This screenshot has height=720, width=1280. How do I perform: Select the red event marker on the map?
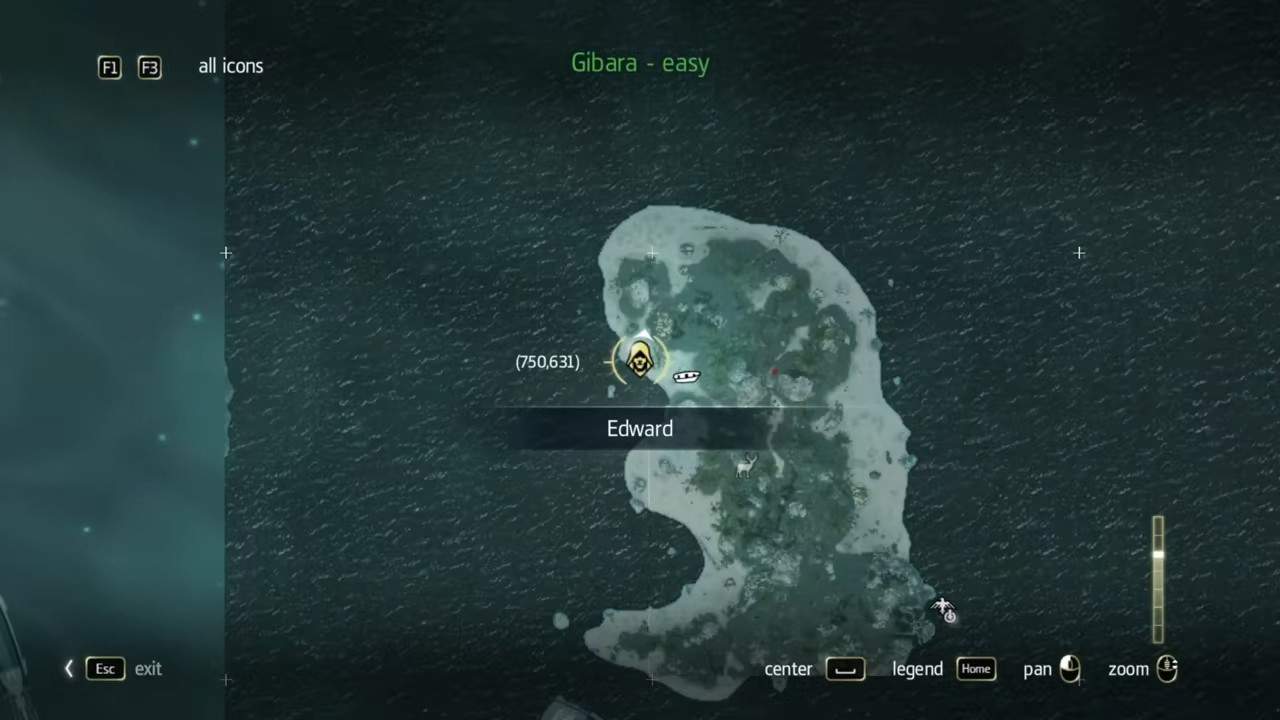[776, 372]
